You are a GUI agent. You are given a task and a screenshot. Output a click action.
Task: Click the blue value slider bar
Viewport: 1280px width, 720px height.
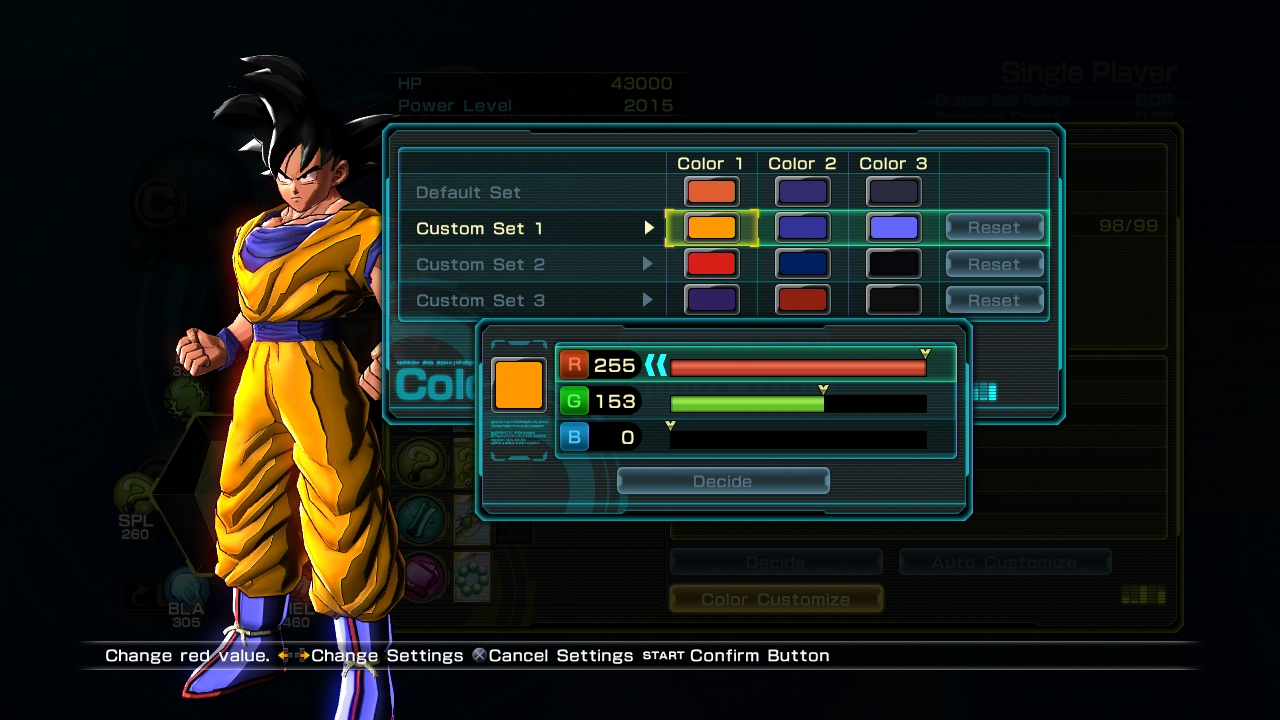[798, 439]
